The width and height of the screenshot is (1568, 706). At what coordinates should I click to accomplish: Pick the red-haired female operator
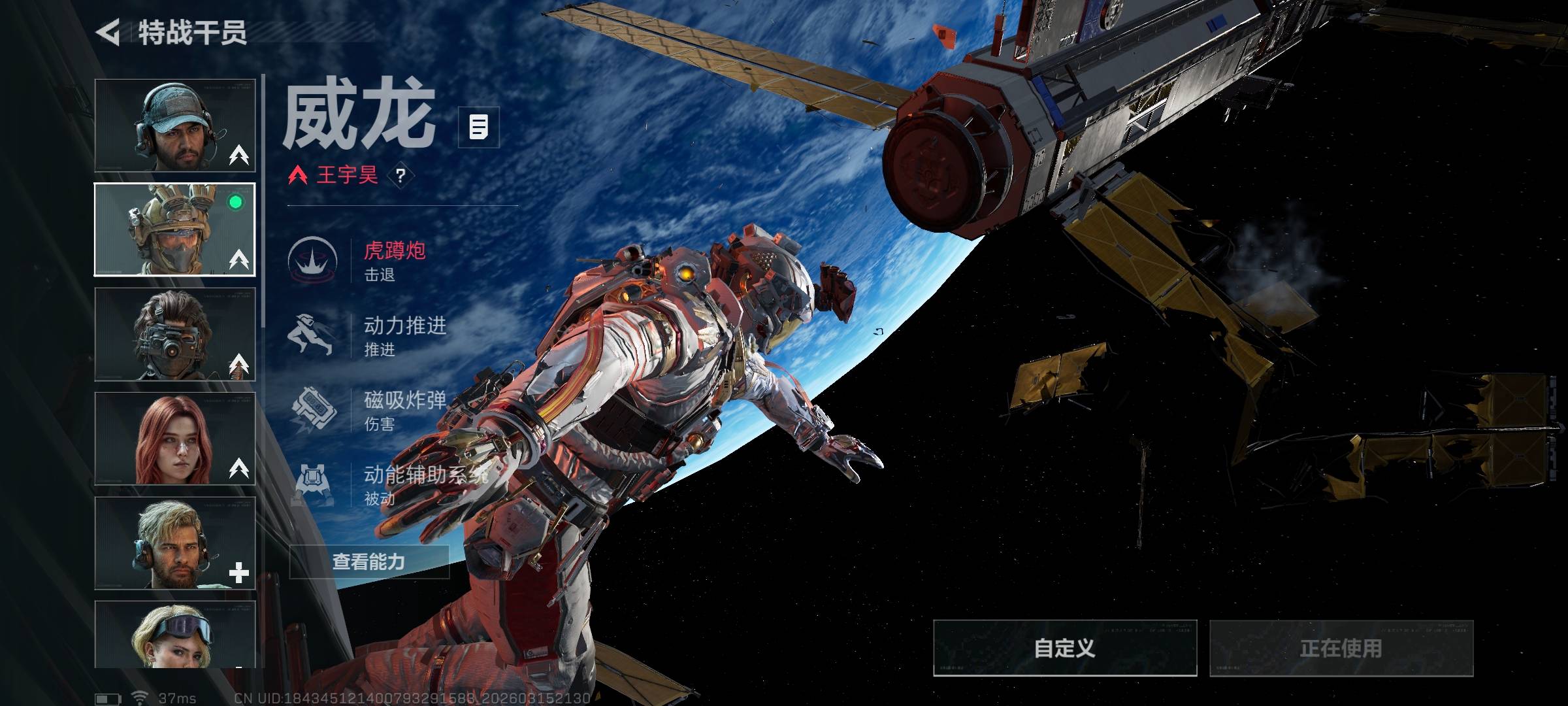pos(175,439)
